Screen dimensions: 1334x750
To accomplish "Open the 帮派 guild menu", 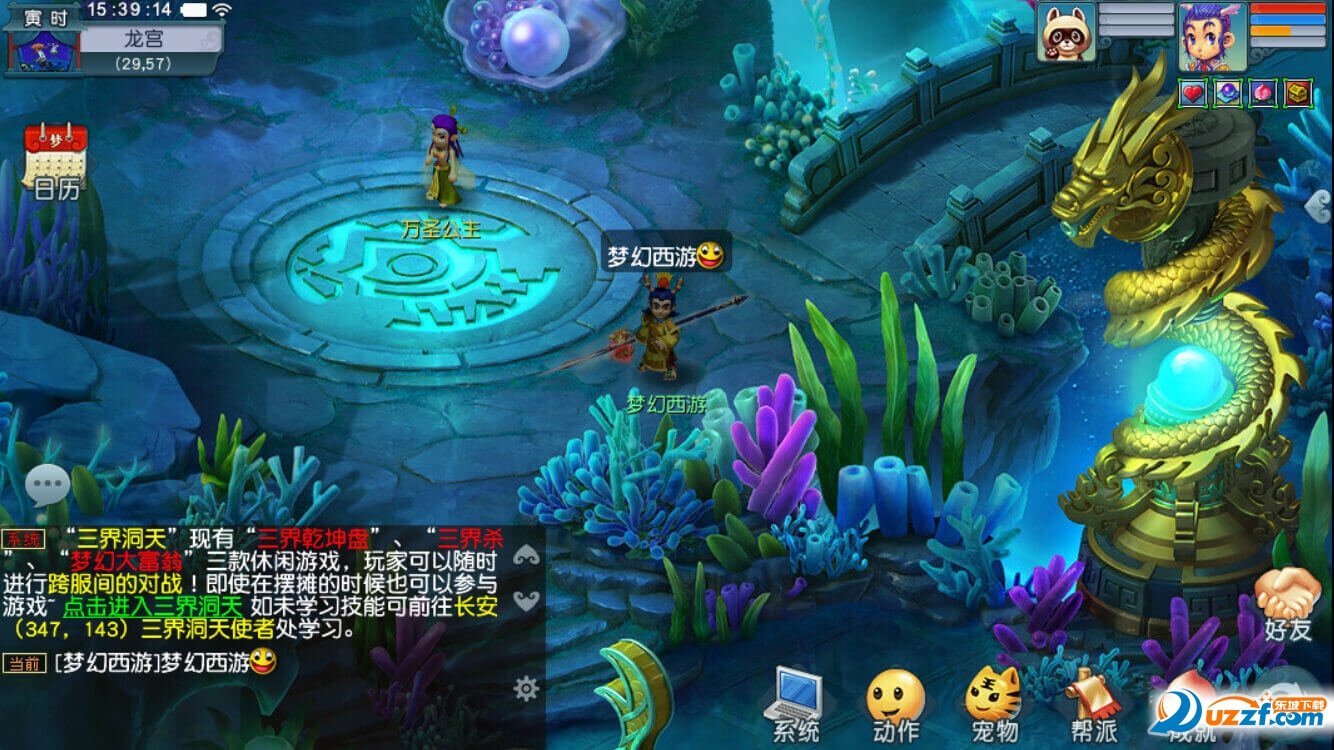I will point(1093,705).
